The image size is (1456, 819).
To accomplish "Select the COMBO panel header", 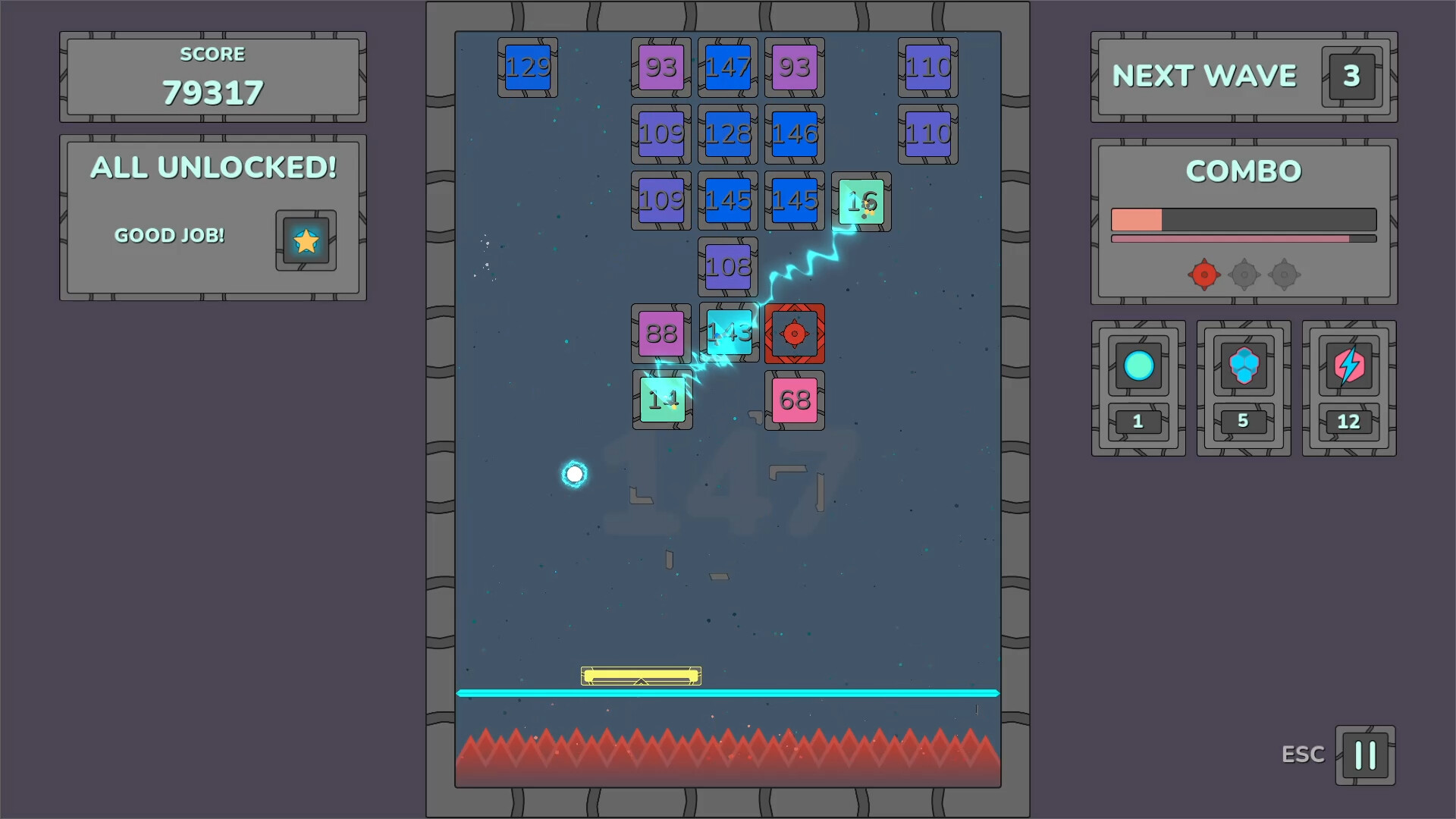I will click(1243, 171).
